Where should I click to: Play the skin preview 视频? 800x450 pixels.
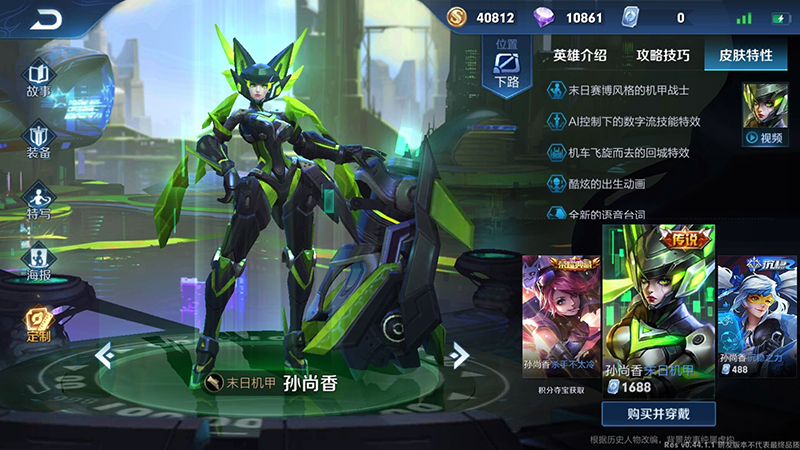point(764,114)
